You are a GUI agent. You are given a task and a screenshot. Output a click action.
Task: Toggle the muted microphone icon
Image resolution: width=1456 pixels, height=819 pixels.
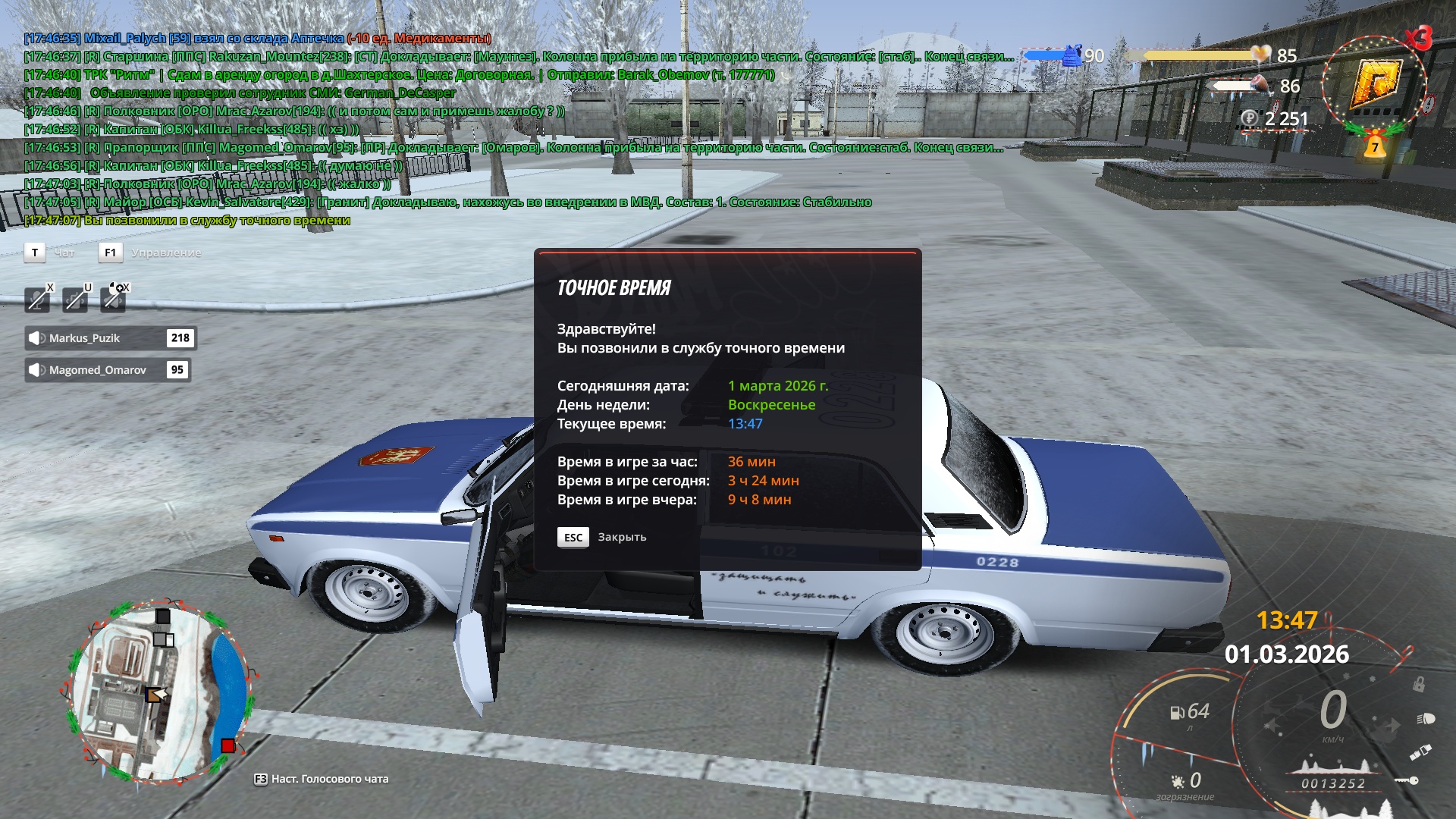click(x=37, y=300)
